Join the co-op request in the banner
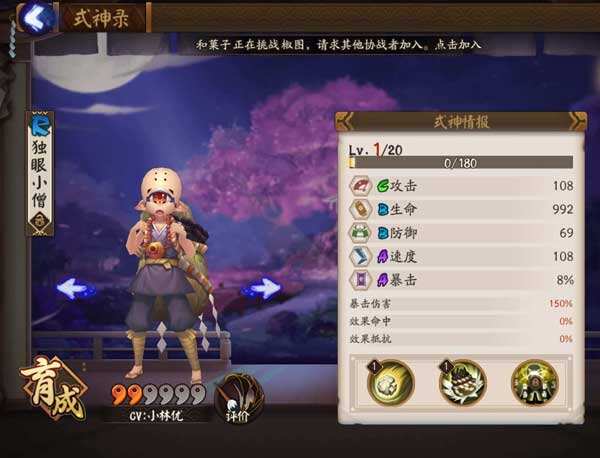The height and width of the screenshot is (458, 600). click(x=337, y=45)
